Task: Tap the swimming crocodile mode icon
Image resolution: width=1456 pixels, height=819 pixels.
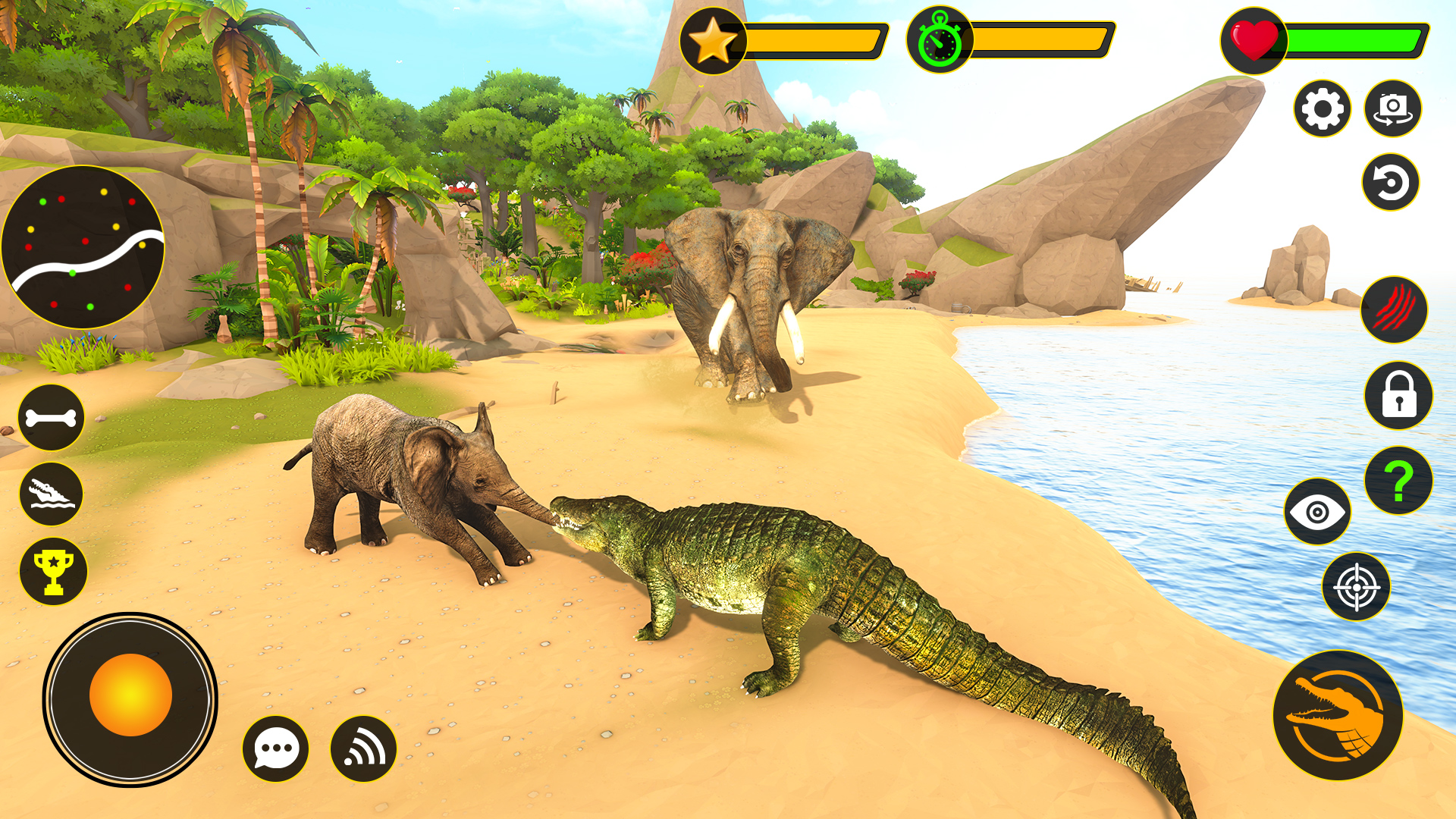Action: pos(52,493)
